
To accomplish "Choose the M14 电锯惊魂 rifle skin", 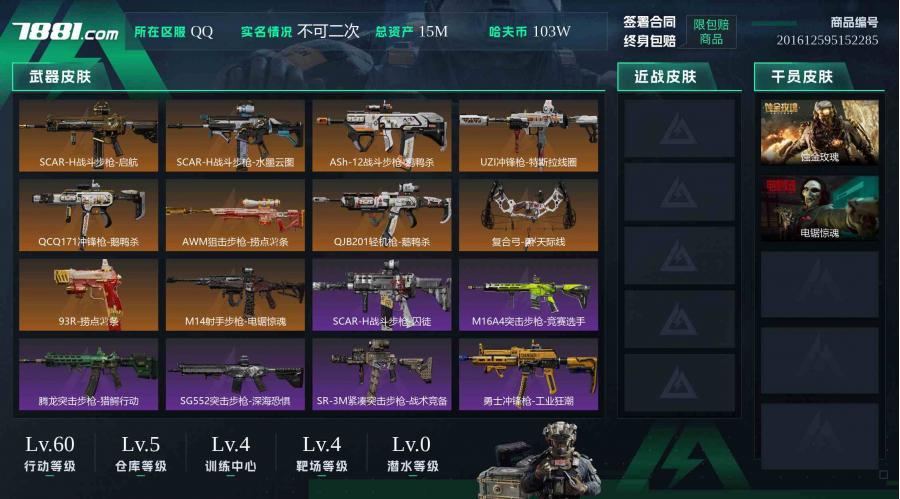I will point(235,294).
